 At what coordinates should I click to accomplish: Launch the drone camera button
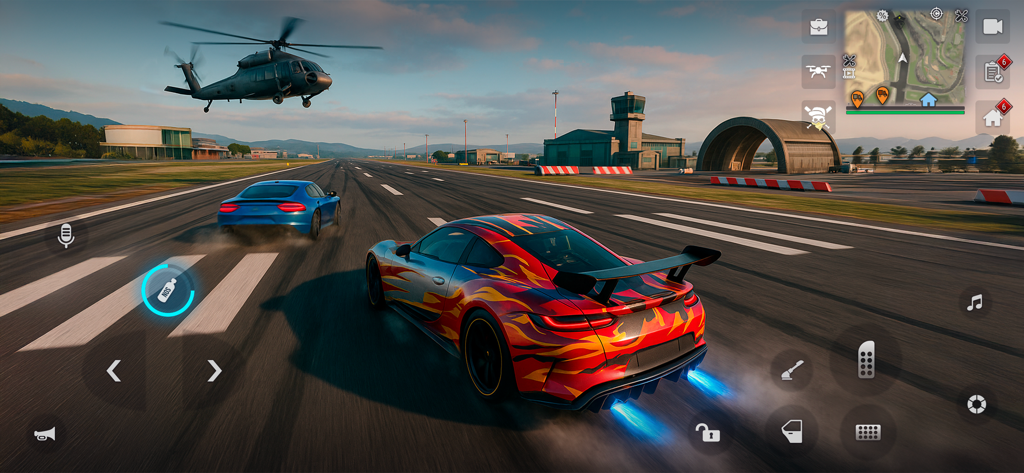coord(818,72)
